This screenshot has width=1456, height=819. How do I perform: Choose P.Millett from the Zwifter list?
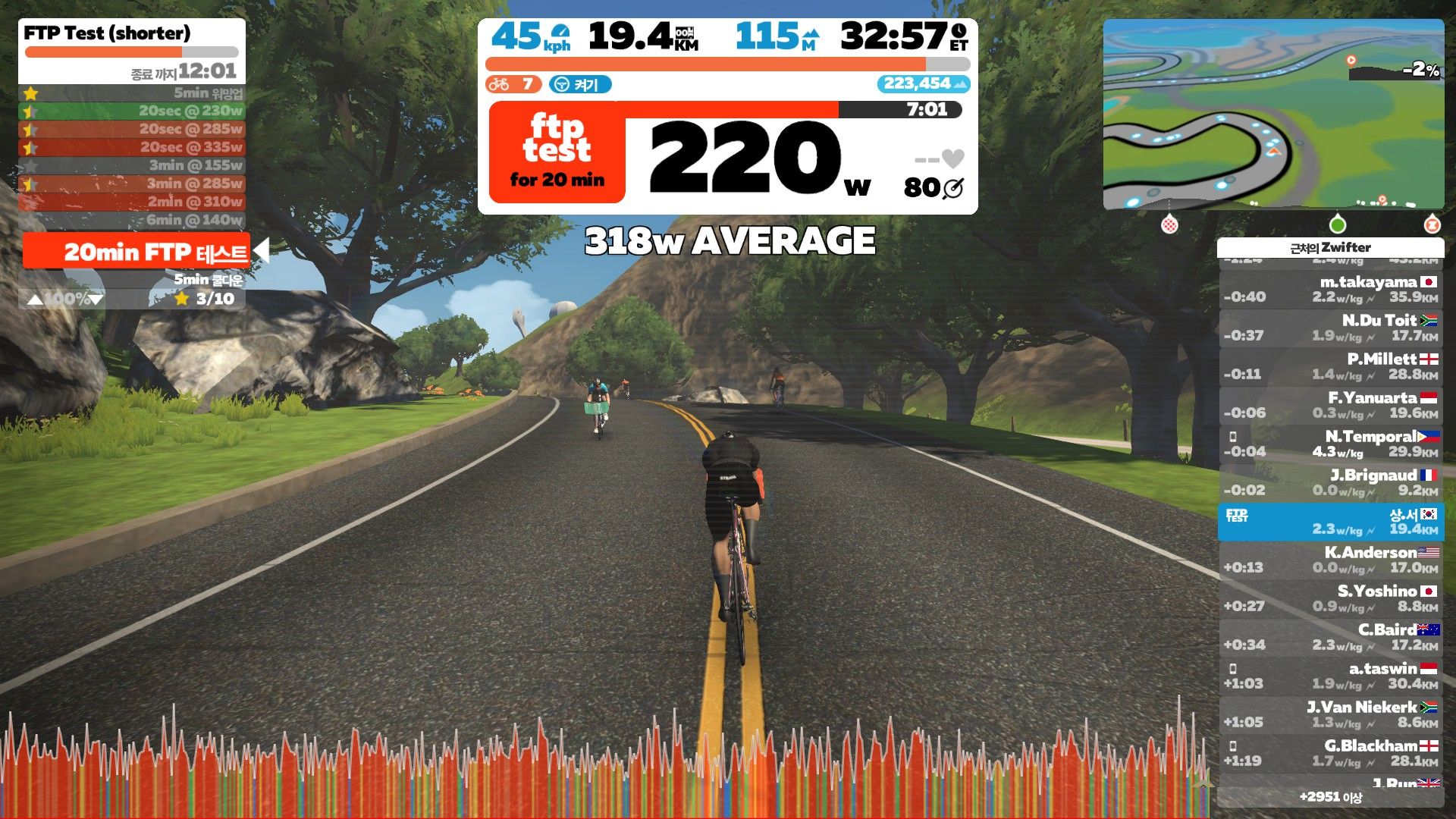click(1331, 366)
